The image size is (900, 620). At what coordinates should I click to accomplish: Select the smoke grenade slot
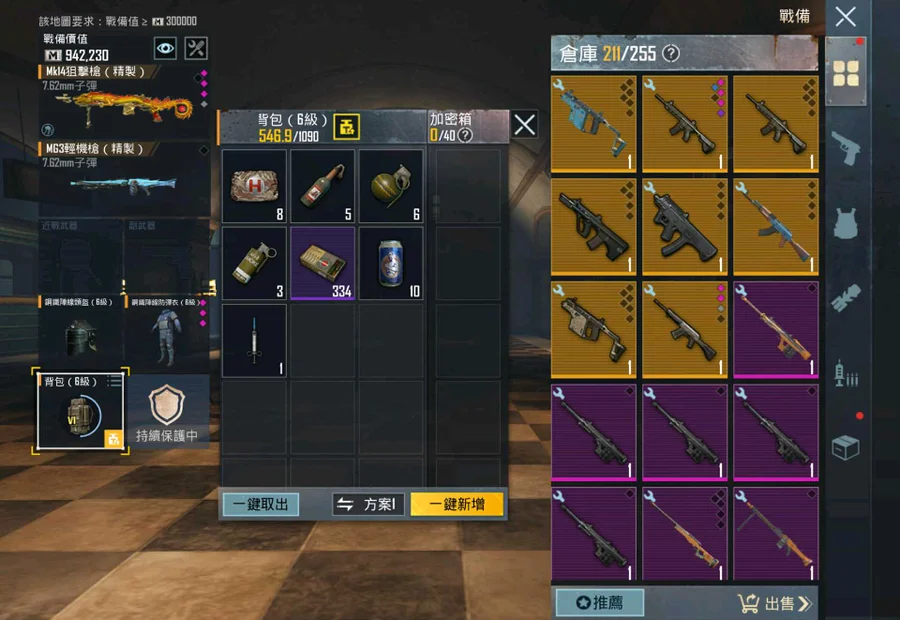coord(254,263)
